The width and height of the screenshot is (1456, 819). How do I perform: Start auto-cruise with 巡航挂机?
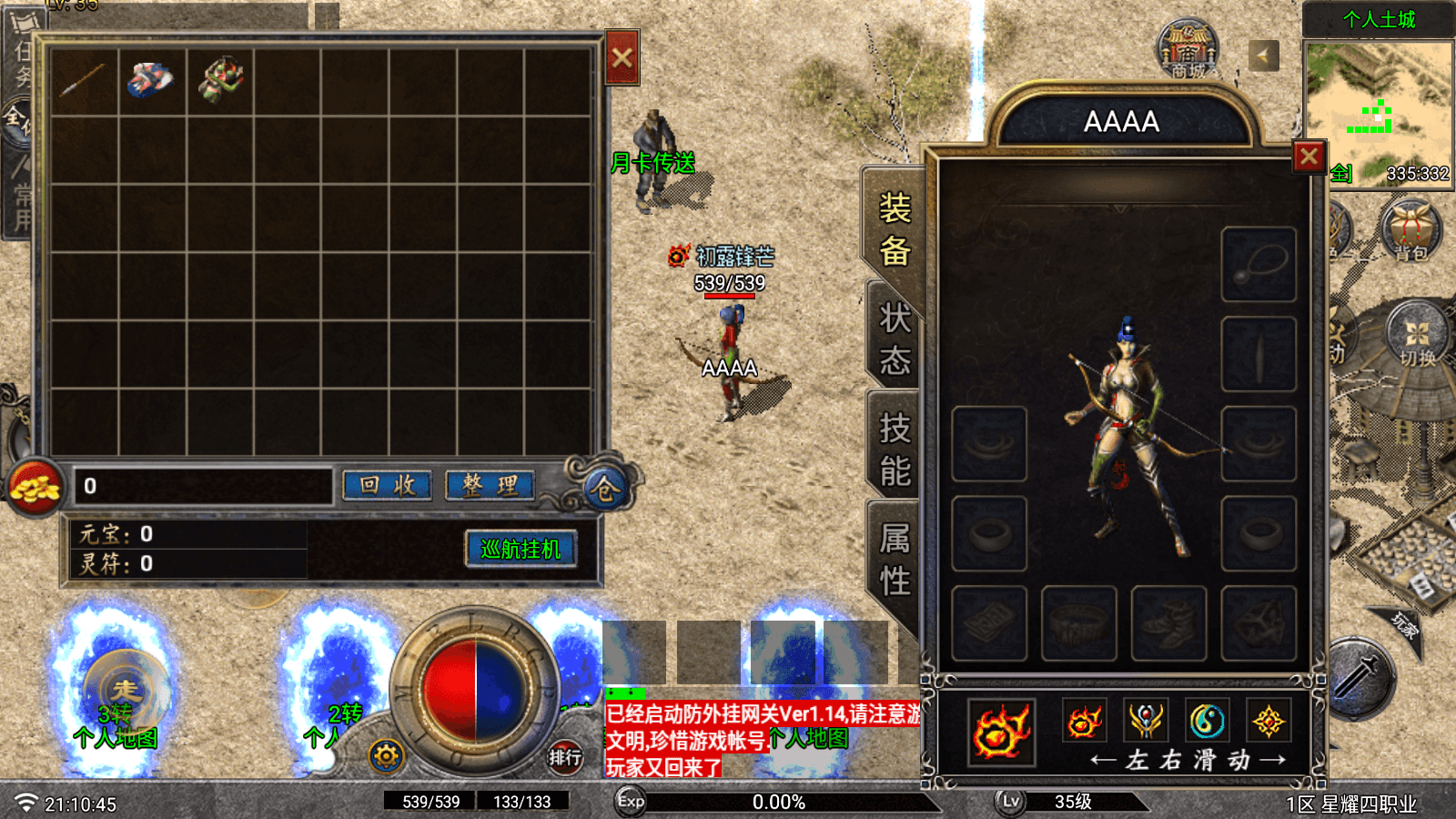click(521, 550)
